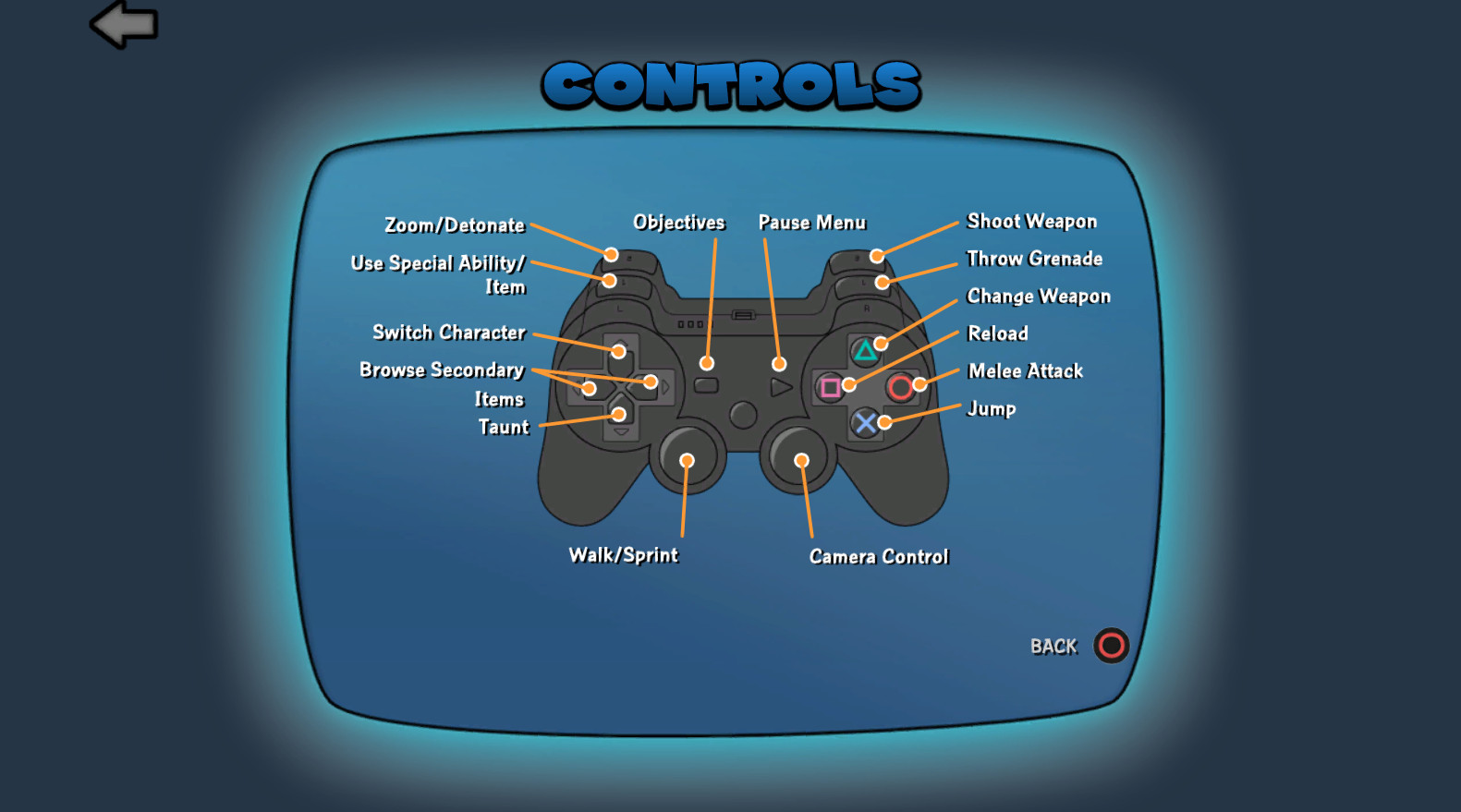This screenshot has height=812, width=1461.
Task: Click the Square button mapped to Reload
Action: (829, 388)
